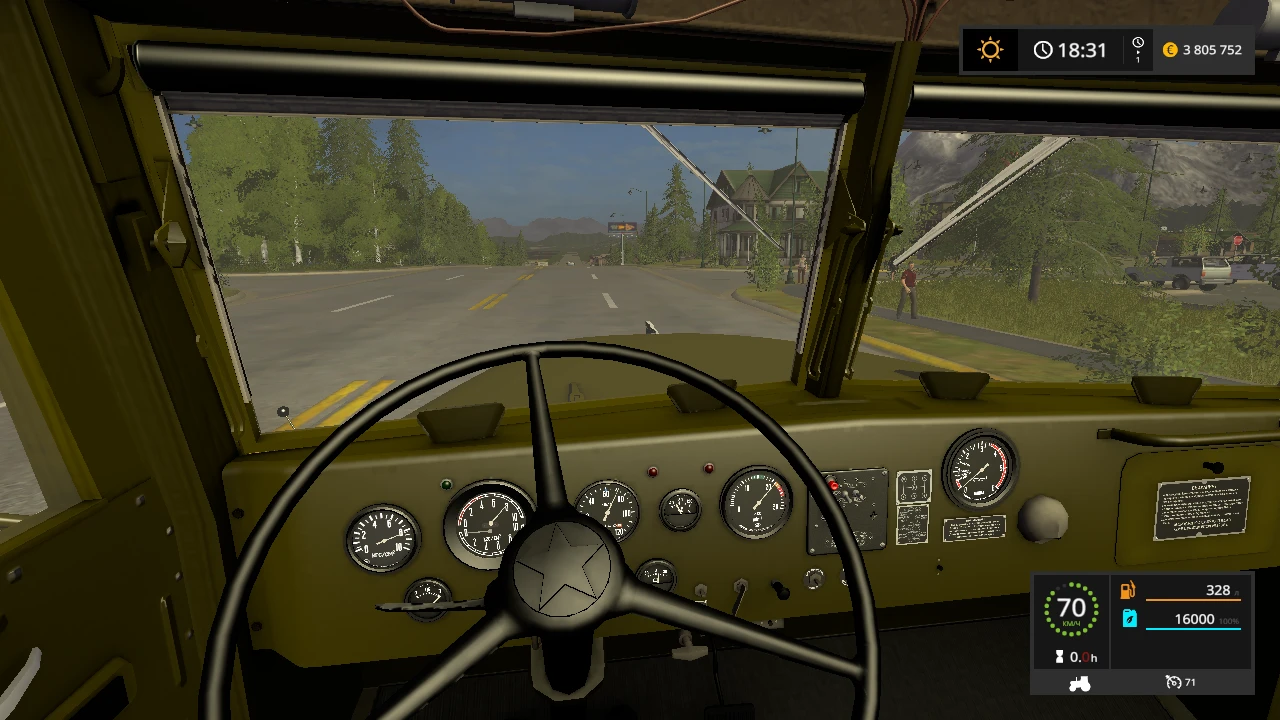Click the orange fuel level bar
Image resolution: width=1280 pixels, height=720 pixels.
[x=1195, y=600]
